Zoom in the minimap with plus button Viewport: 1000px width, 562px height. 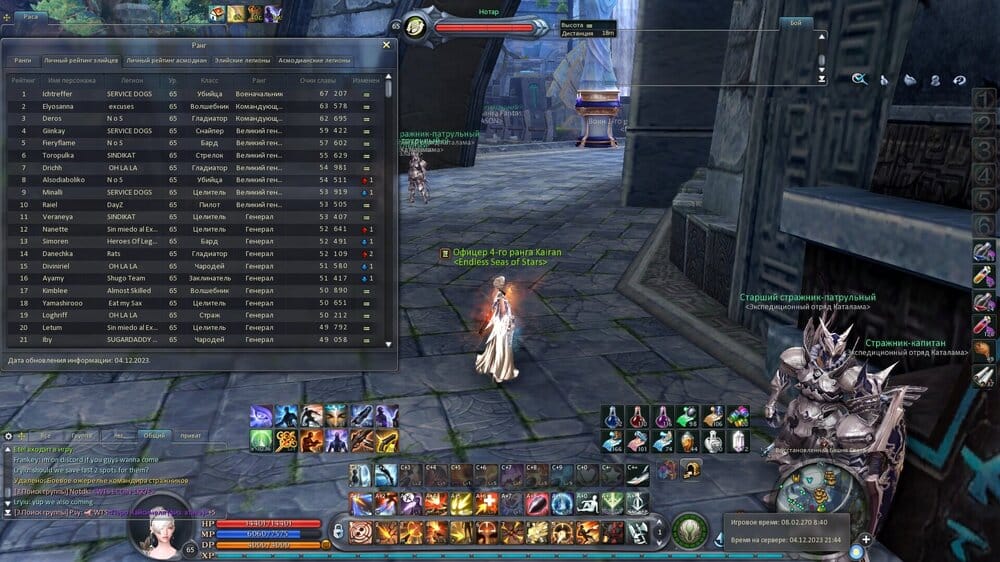866,539
